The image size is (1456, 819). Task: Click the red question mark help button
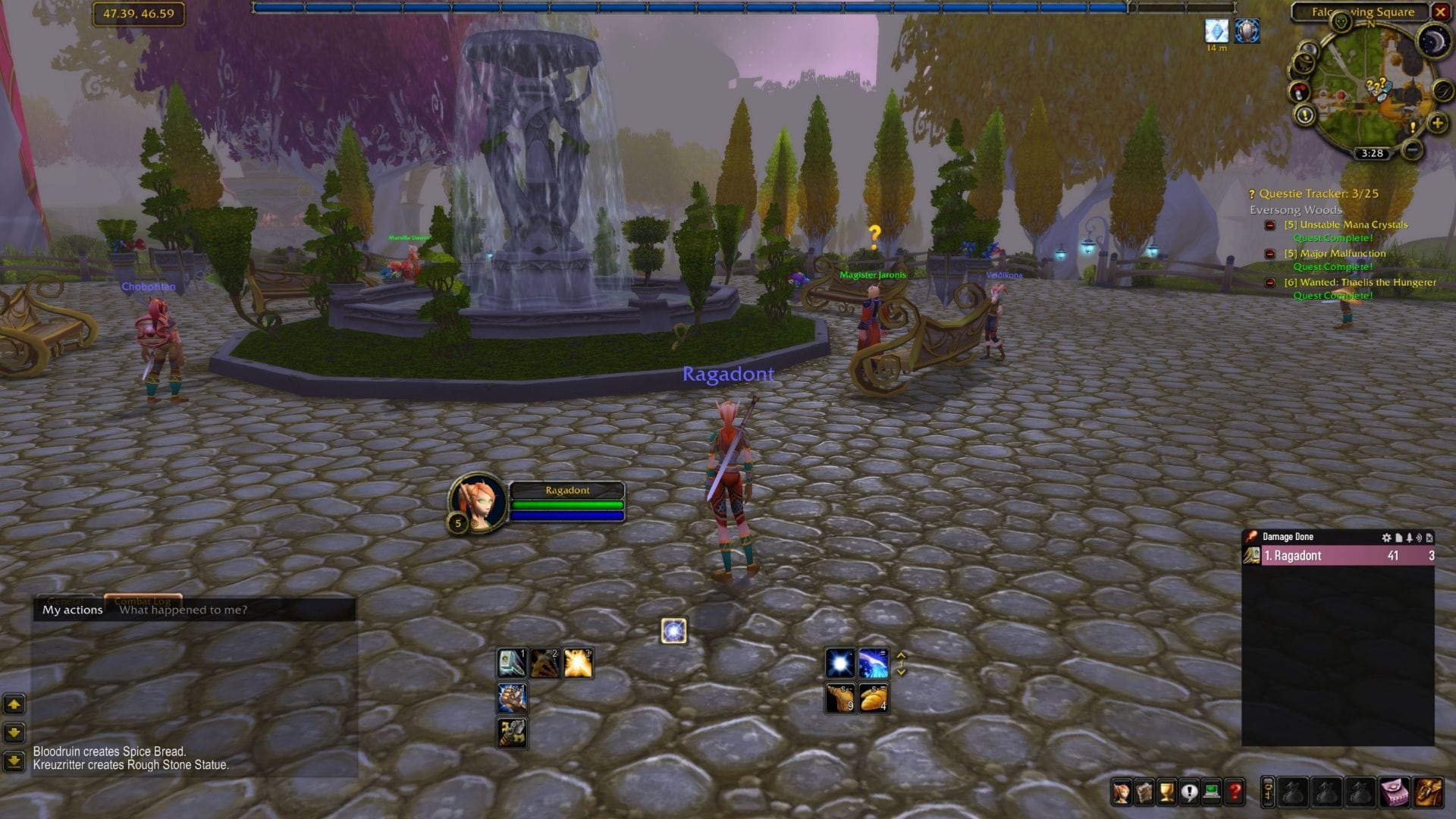pyautogui.click(x=1235, y=792)
